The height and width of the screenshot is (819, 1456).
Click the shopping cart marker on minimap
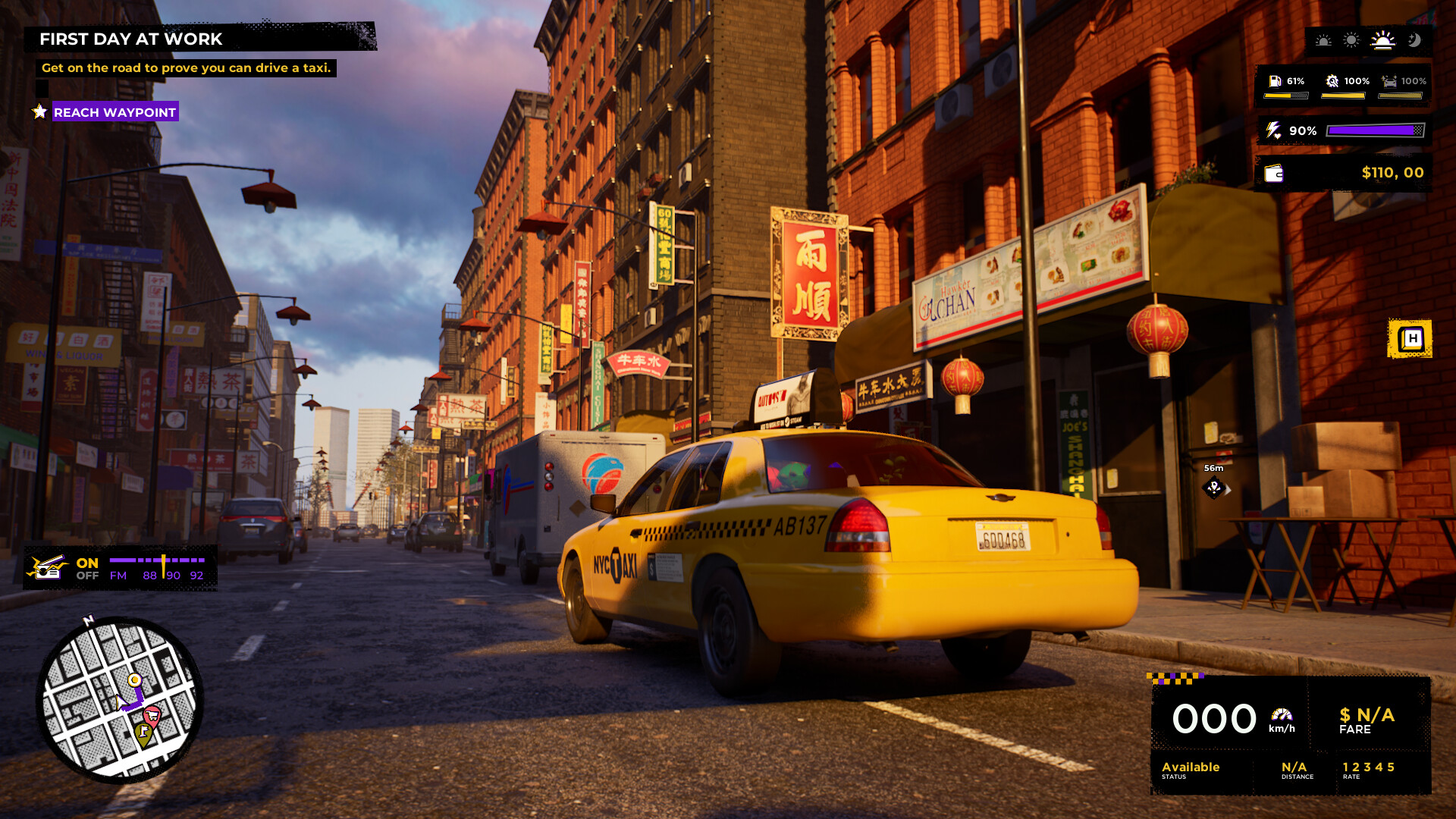(152, 715)
